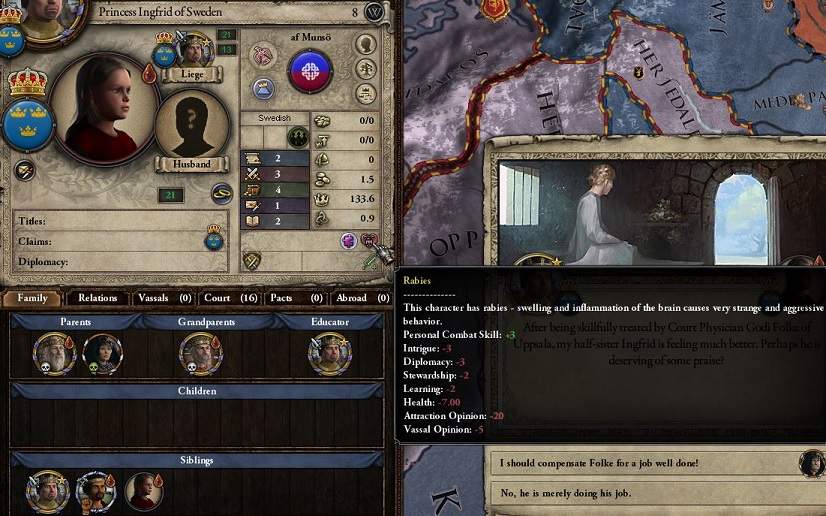This screenshot has height=516, width=826.
Task: Switch to the Relations tab
Action: tap(98, 298)
